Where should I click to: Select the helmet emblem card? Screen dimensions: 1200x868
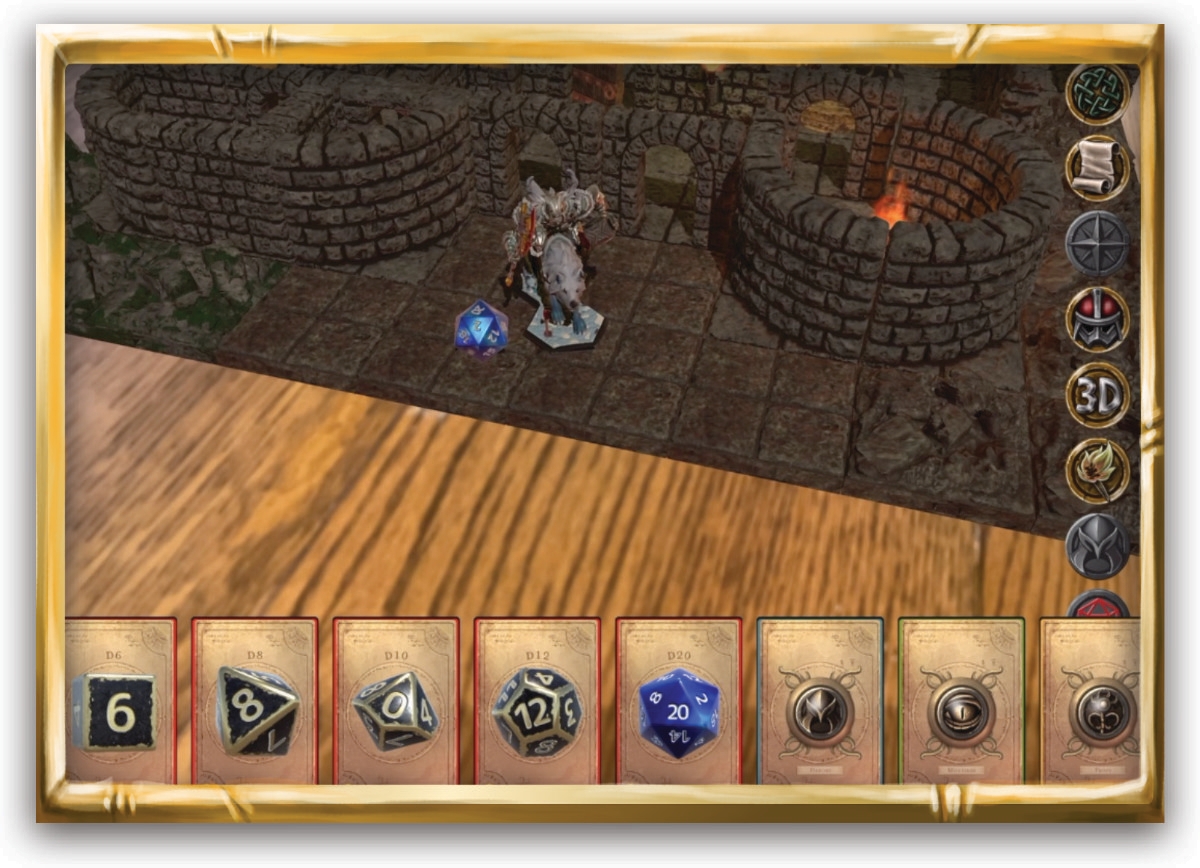click(820, 700)
